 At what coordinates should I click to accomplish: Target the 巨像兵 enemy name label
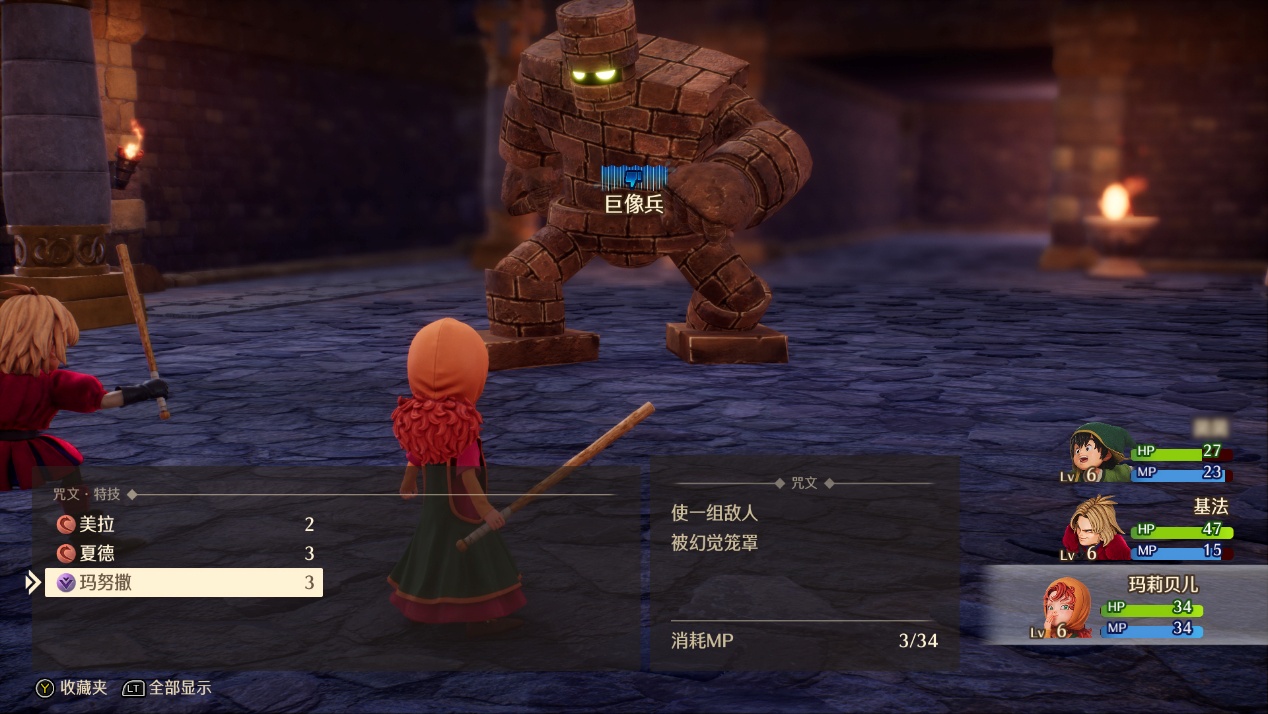[634, 204]
